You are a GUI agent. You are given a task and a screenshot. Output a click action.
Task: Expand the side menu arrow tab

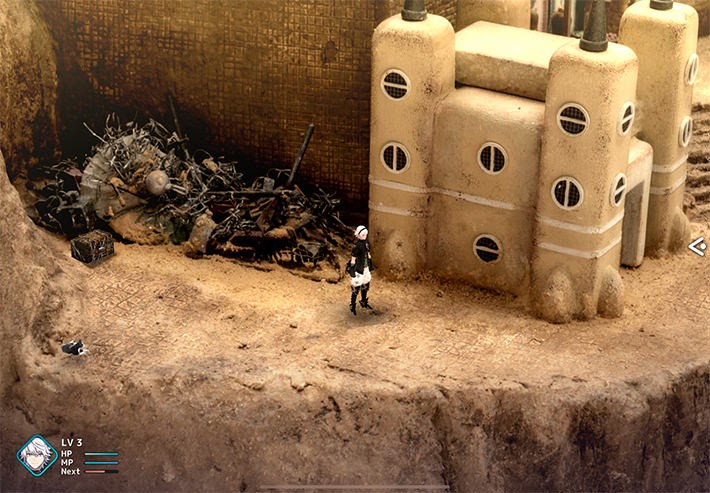coord(697,246)
